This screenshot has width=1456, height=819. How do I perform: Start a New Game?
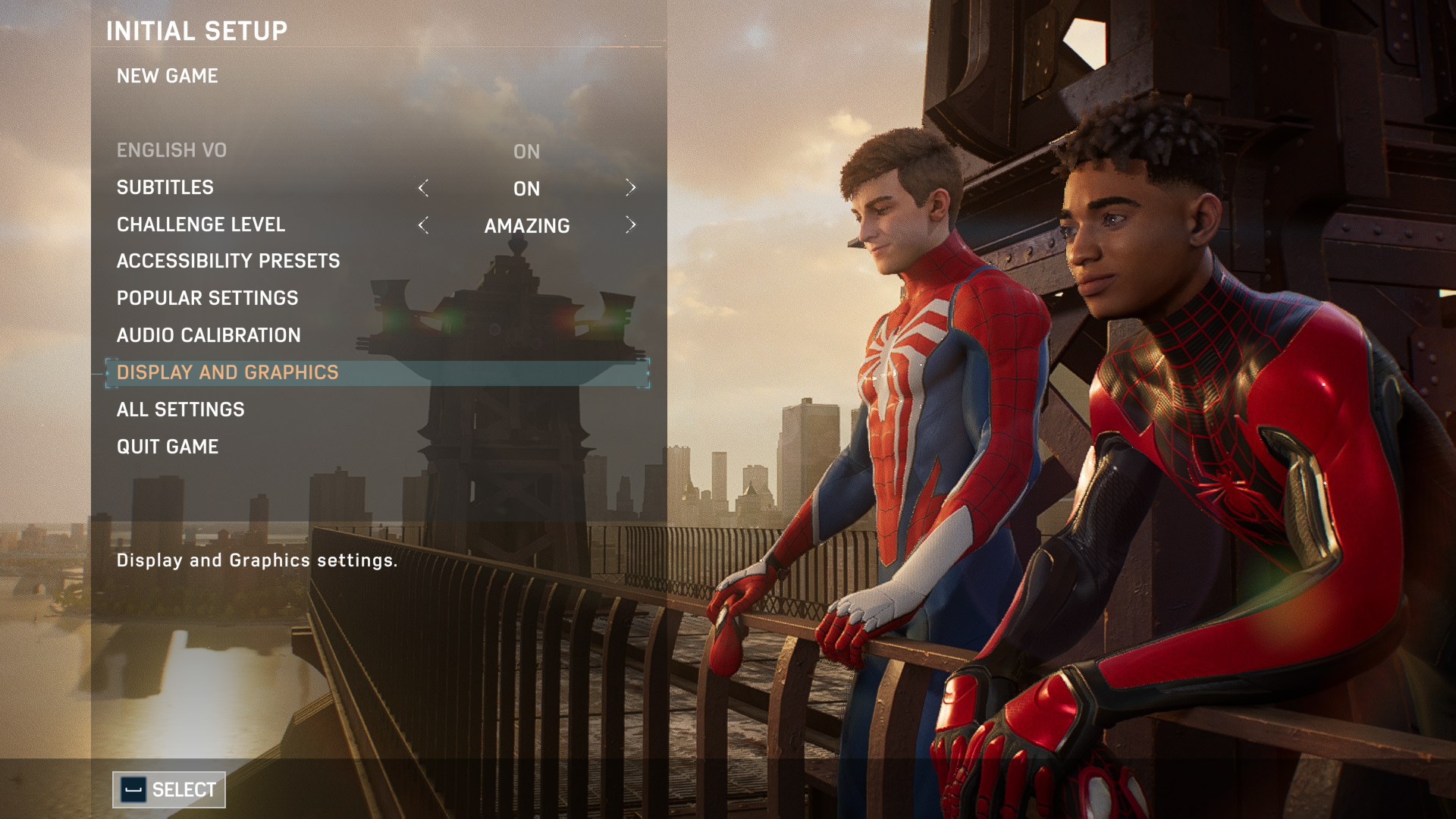[x=168, y=76]
